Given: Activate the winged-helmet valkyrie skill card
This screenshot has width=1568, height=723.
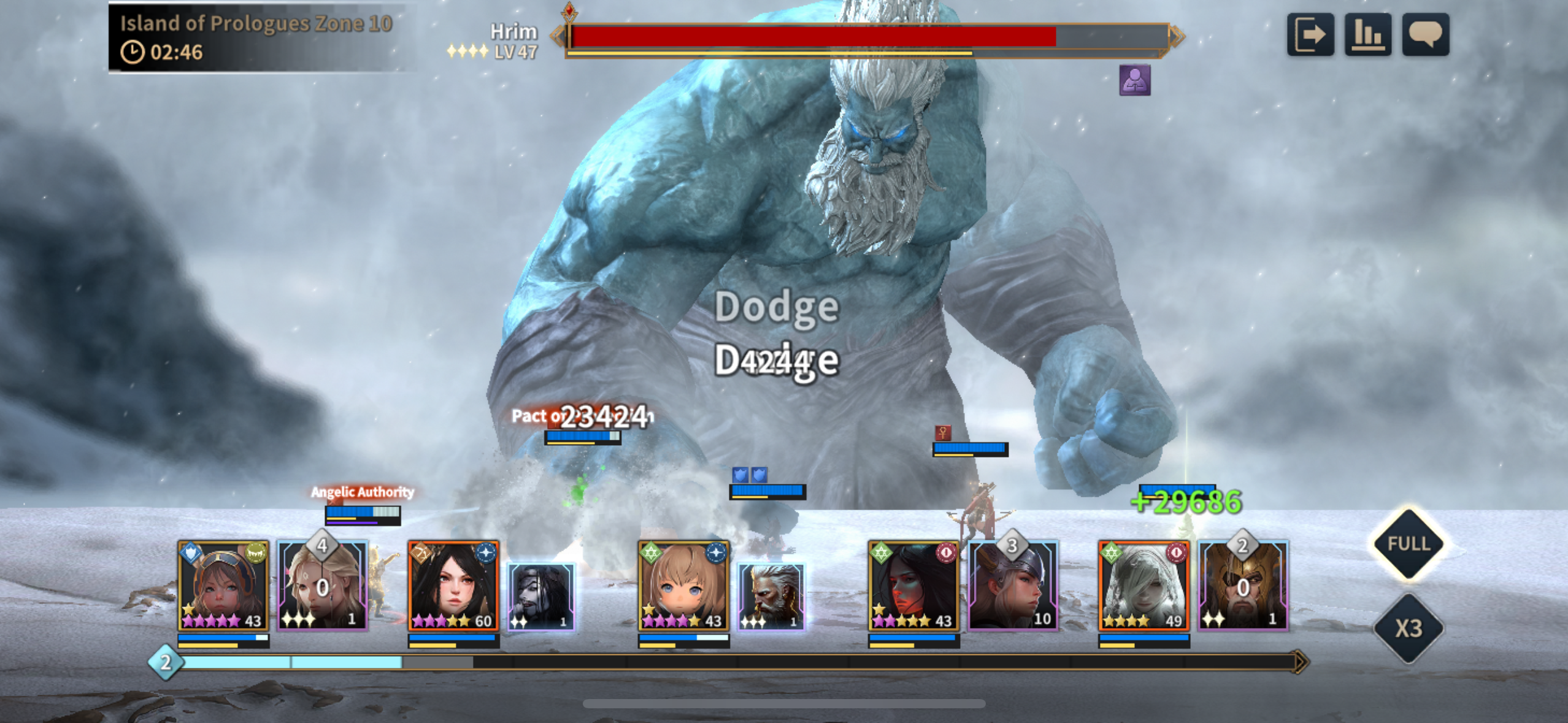Looking at the screenshot, I should tap(1013, 586).
